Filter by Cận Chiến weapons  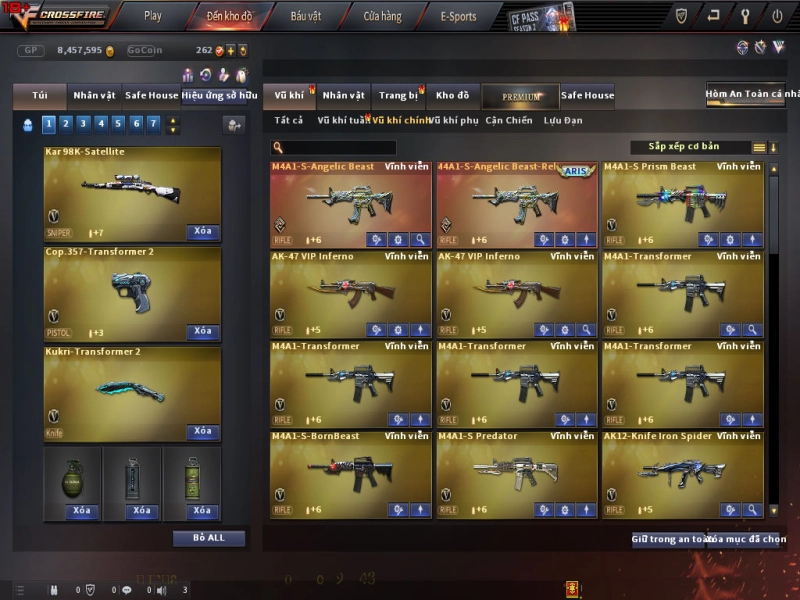pyautogui.click(x=509, y=120)
